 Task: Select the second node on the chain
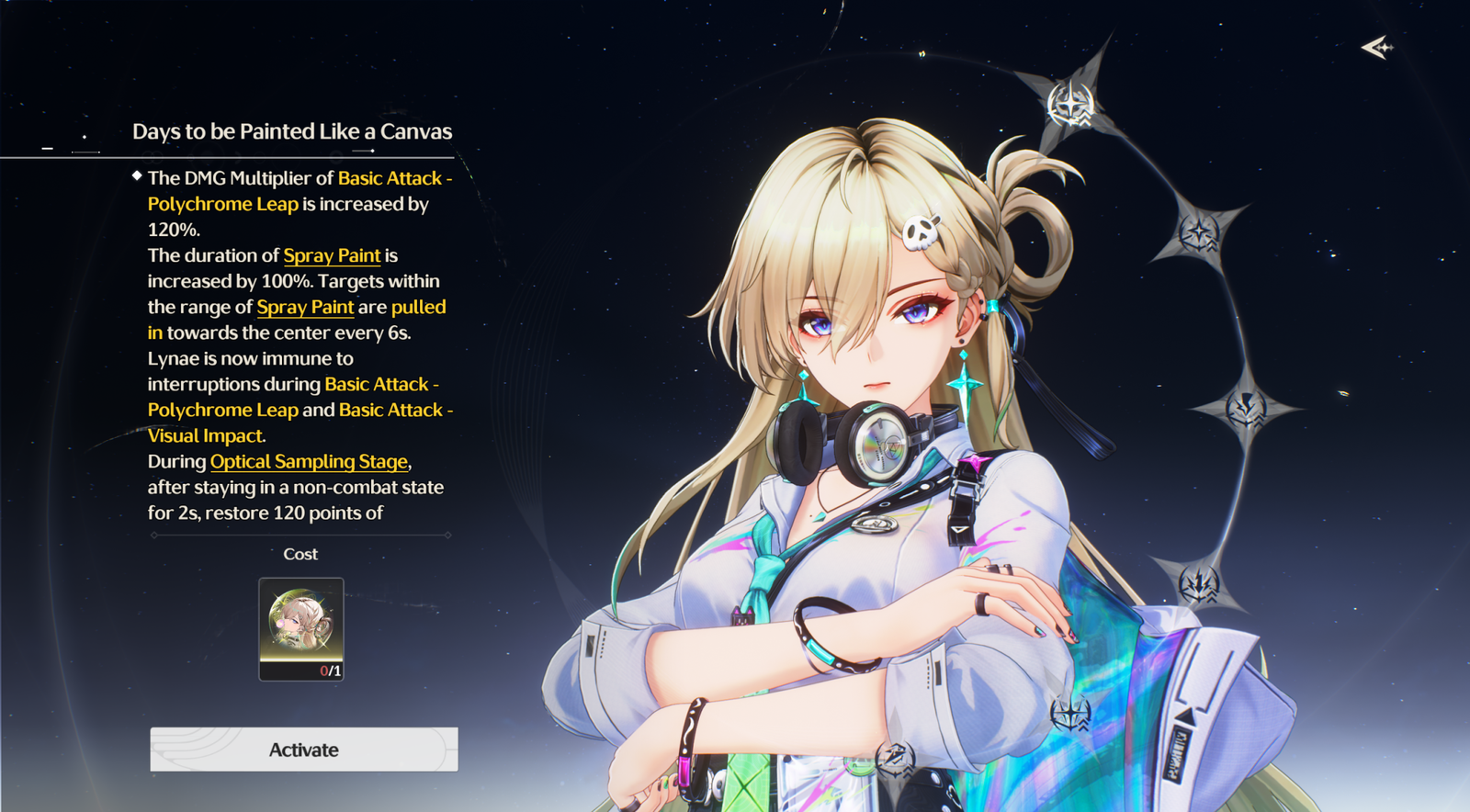pos(1200,232)
